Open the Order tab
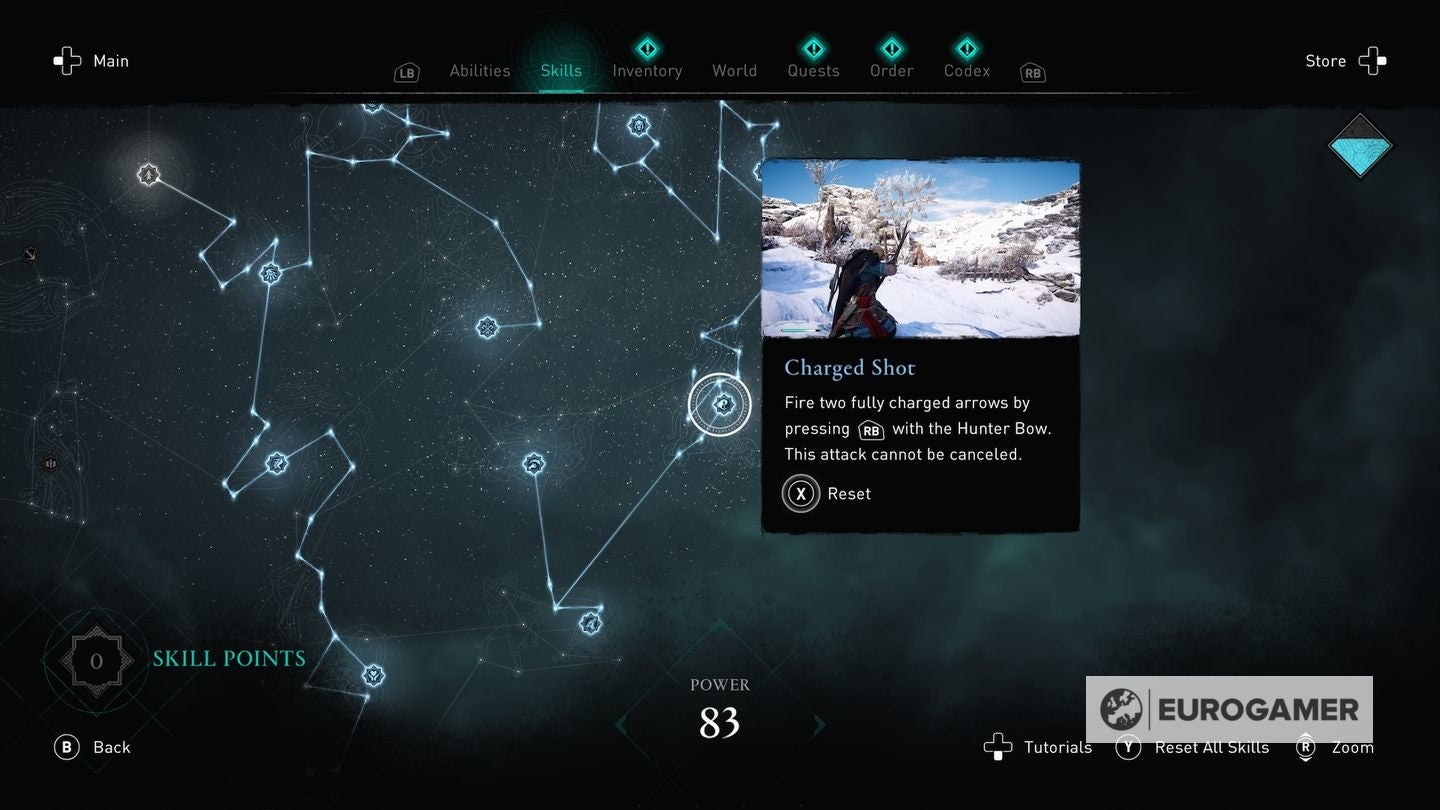Image resolution: width=1440 pixels, height=810 pixels. coord(890,71)
